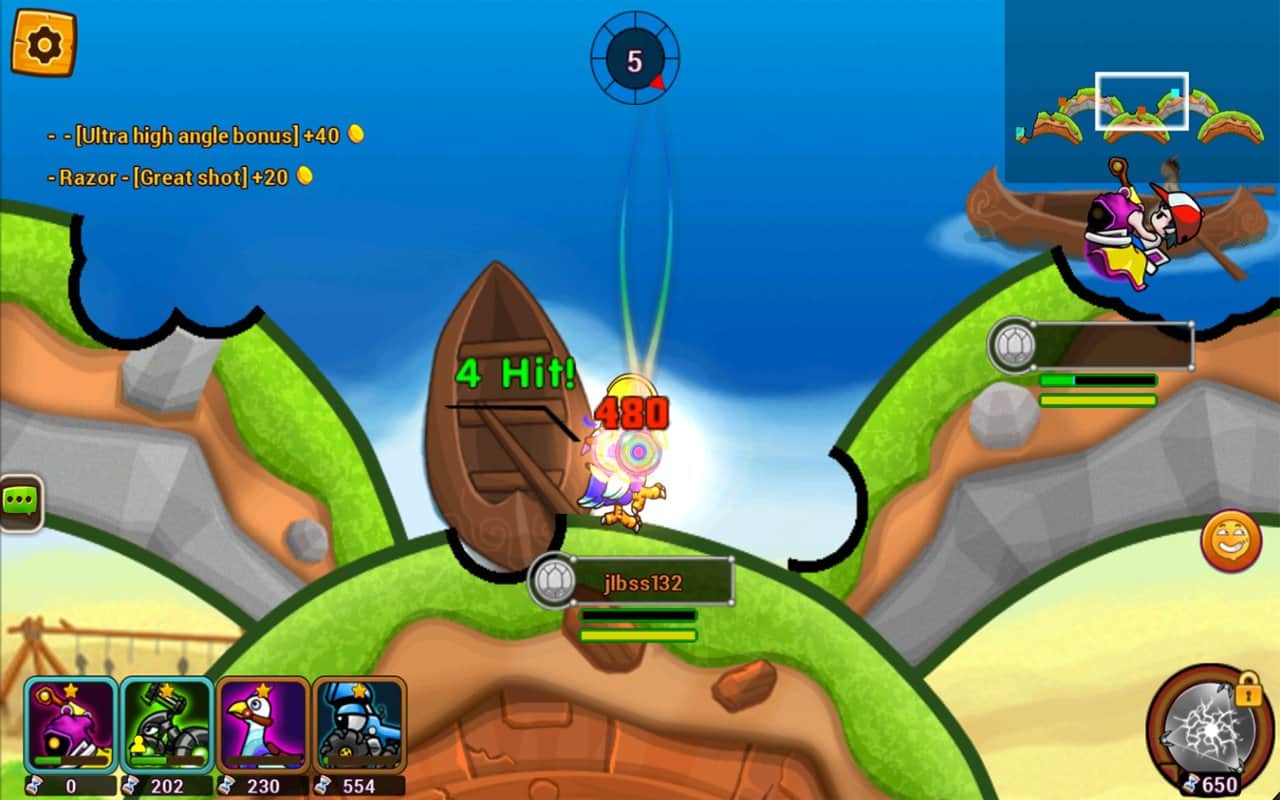The width and height of the screenshot is (1280, 800).
Task: Tap the smiley emoji button
Action: click(1230, 541)
